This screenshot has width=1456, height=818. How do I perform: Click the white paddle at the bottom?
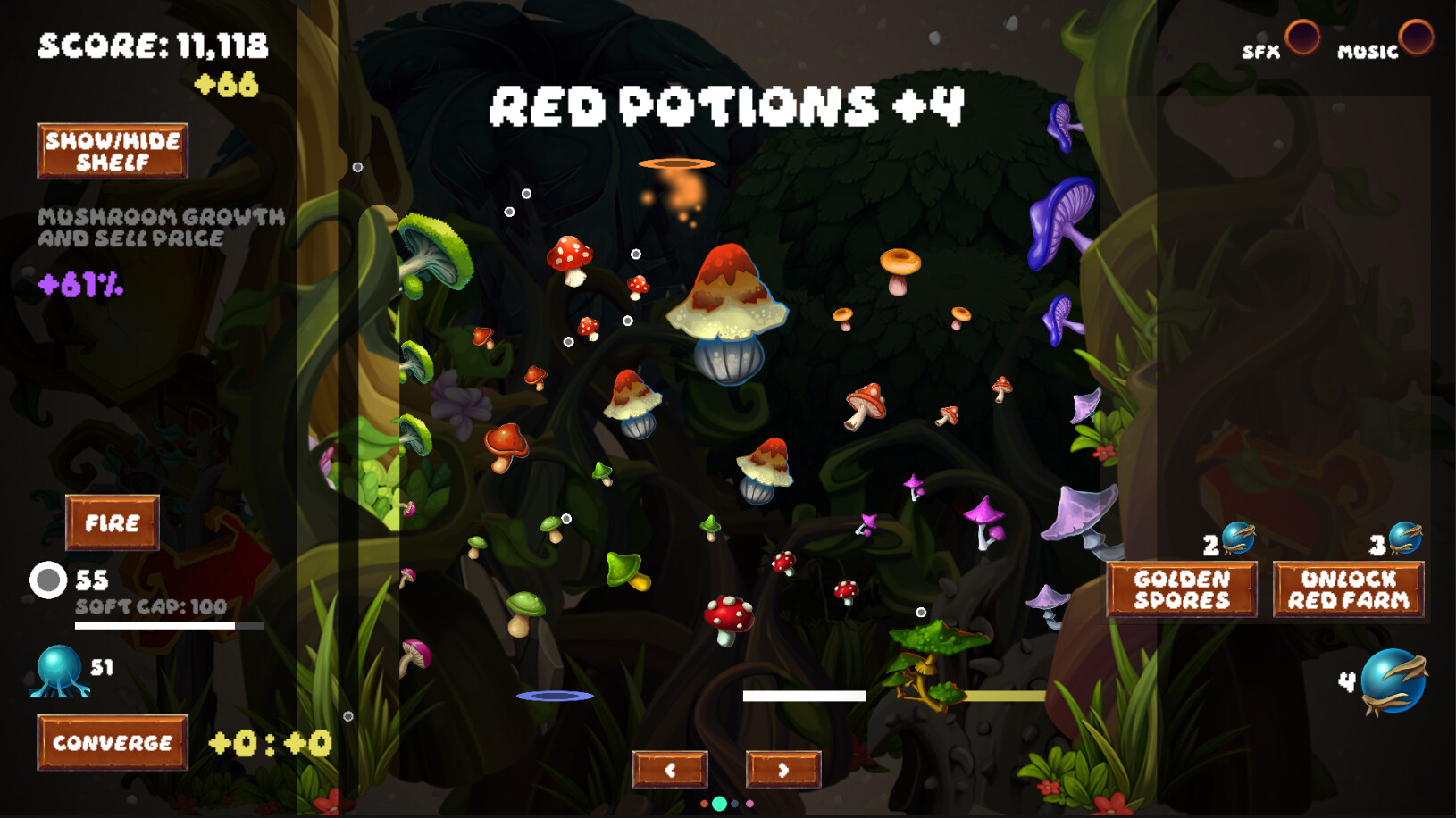[x=804, y=694]
